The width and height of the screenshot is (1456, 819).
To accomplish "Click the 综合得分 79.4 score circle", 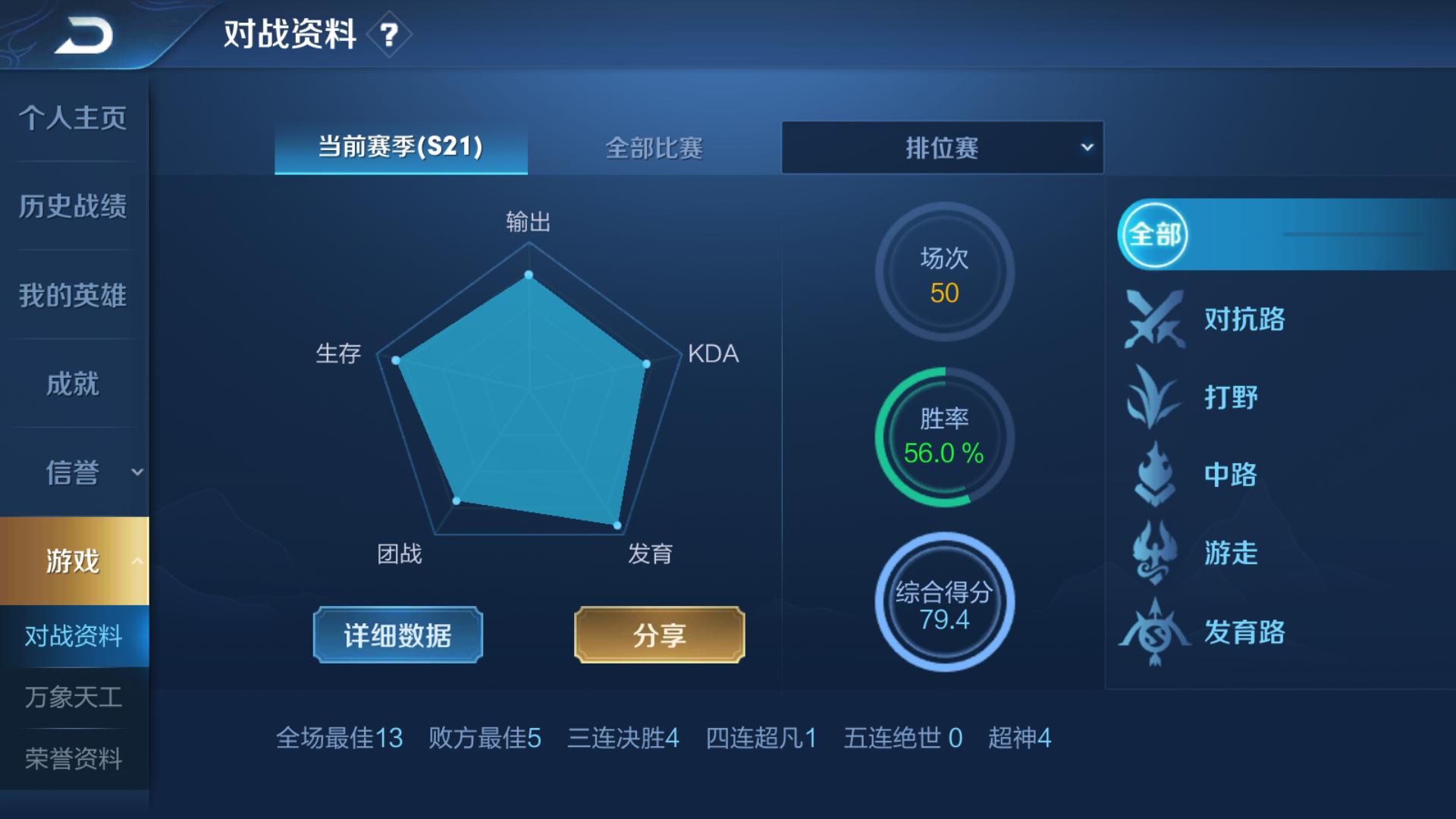I will pos(944,603).
